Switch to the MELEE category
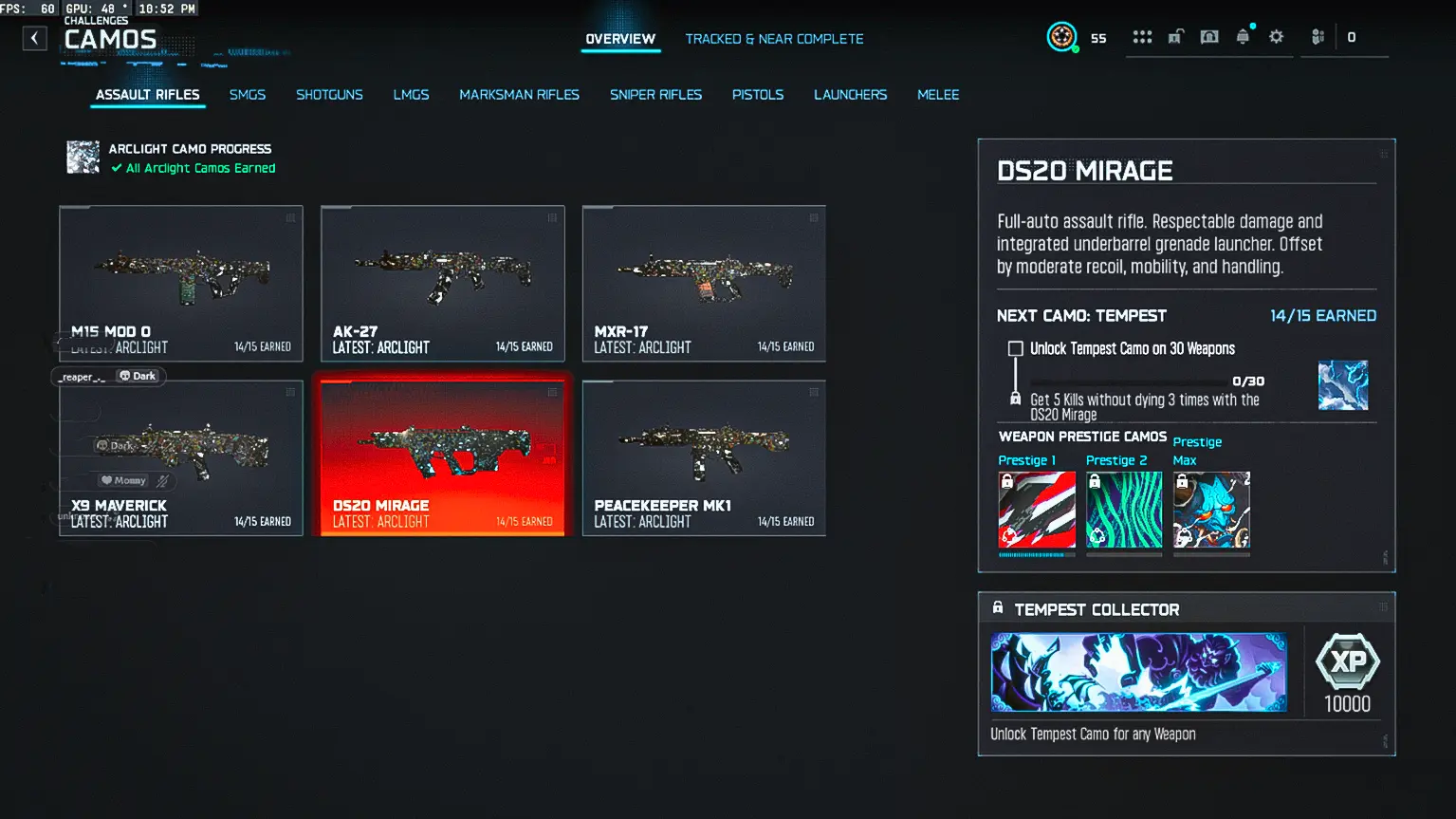This screenshot has width=1456, height=819. point(937,94)
